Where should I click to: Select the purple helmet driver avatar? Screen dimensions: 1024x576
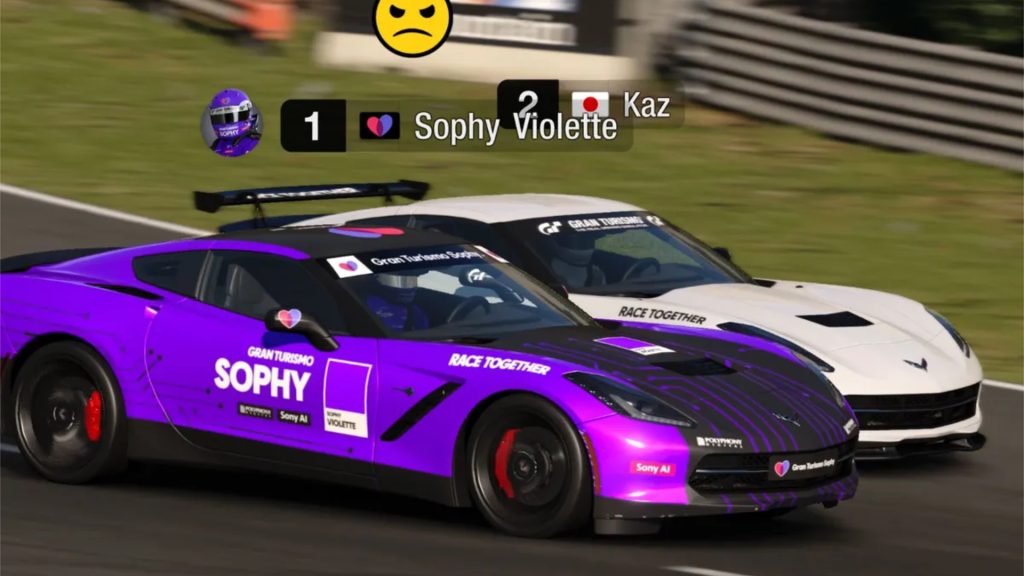[x=231, y=123]
